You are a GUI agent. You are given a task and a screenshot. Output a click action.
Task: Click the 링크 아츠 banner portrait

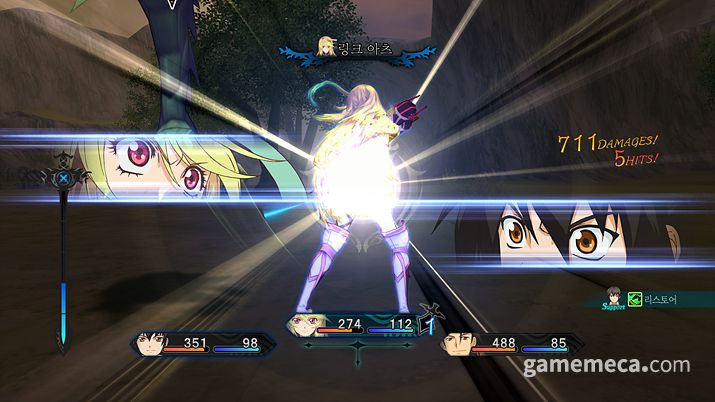(326, 47)
